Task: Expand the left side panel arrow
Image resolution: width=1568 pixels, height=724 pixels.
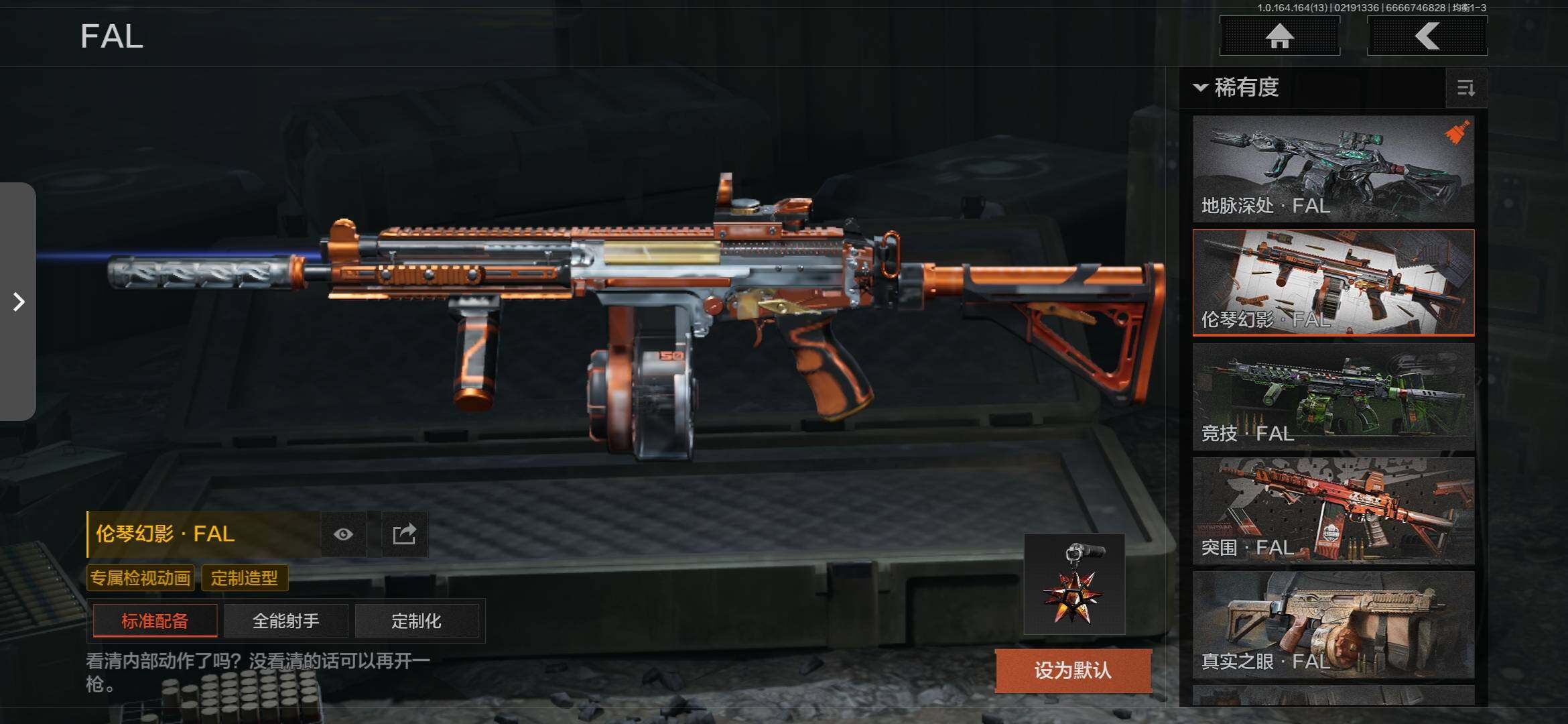Action: [18, 302]
